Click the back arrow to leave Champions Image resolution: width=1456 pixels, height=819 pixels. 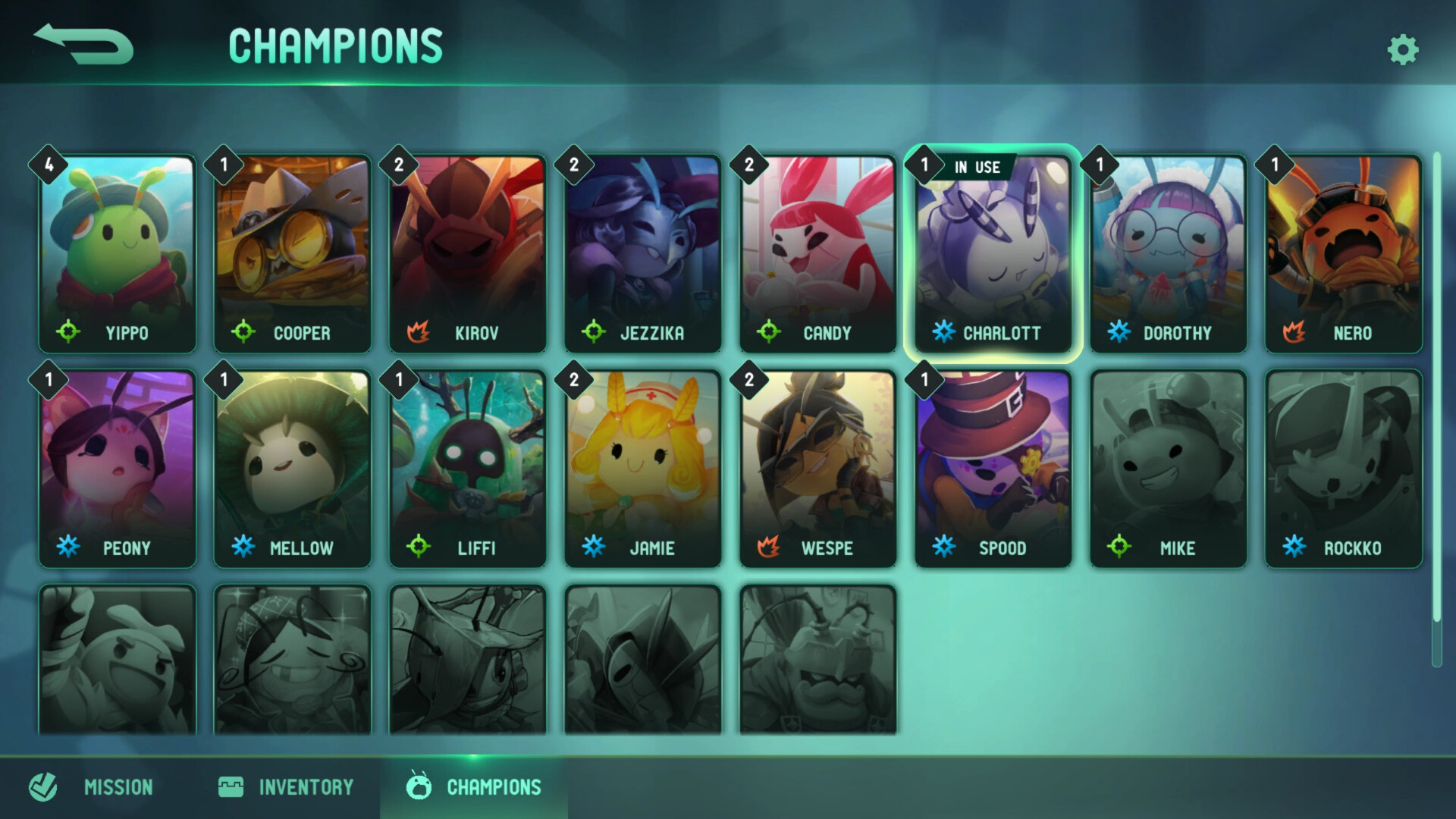pyautogui.click(x=85, y=45)
